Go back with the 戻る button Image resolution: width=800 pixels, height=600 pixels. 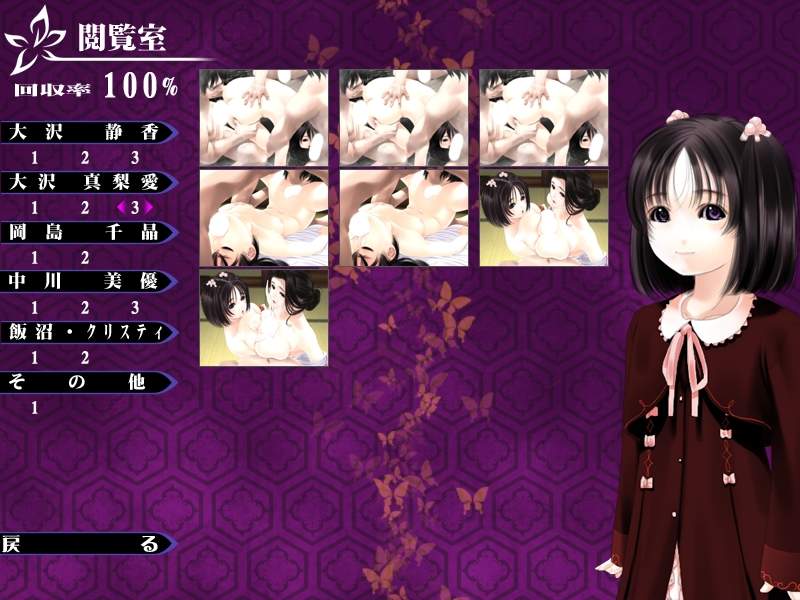(85, 544)
